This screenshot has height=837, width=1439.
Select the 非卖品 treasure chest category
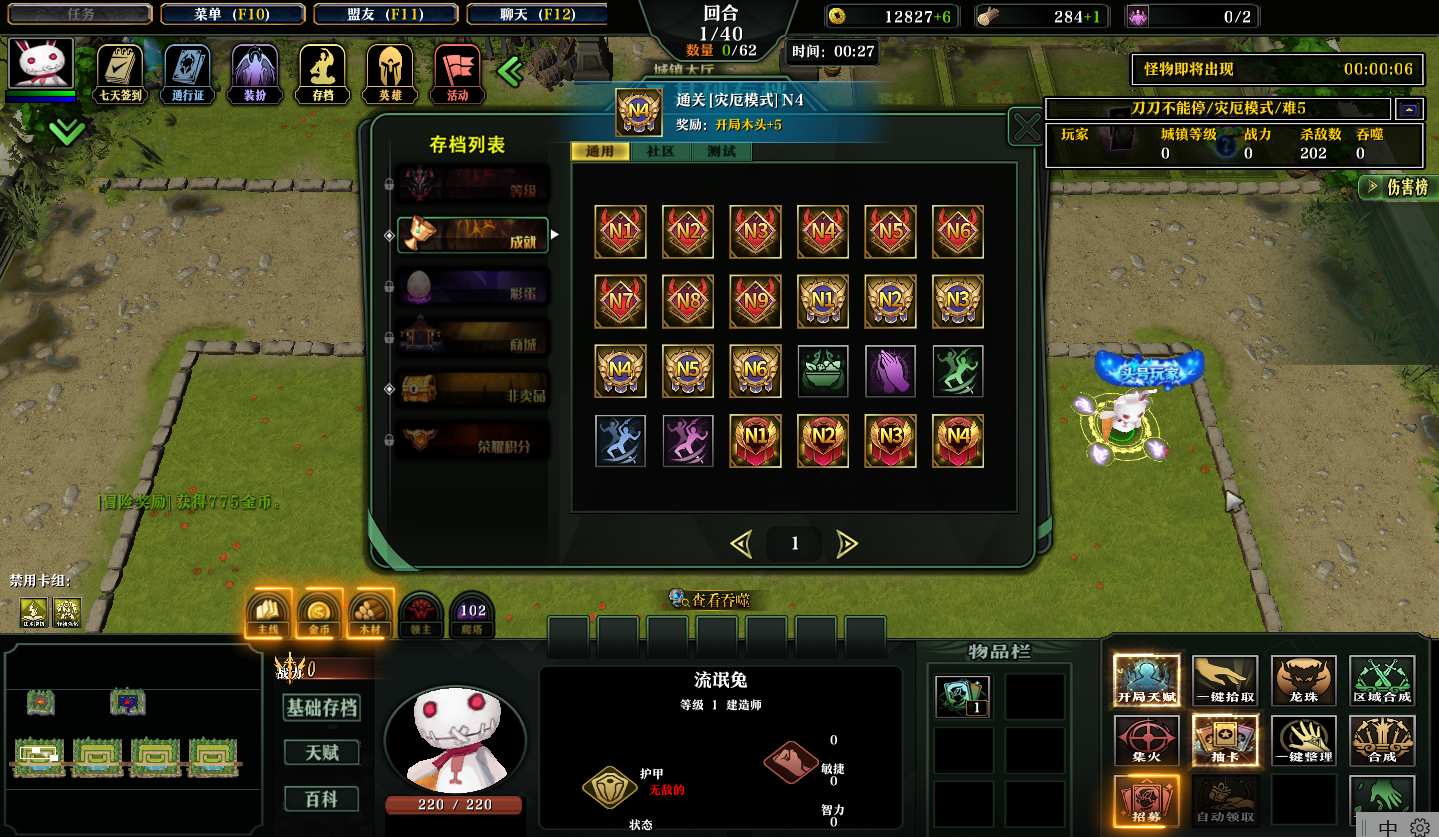click(x=473, y=389)
